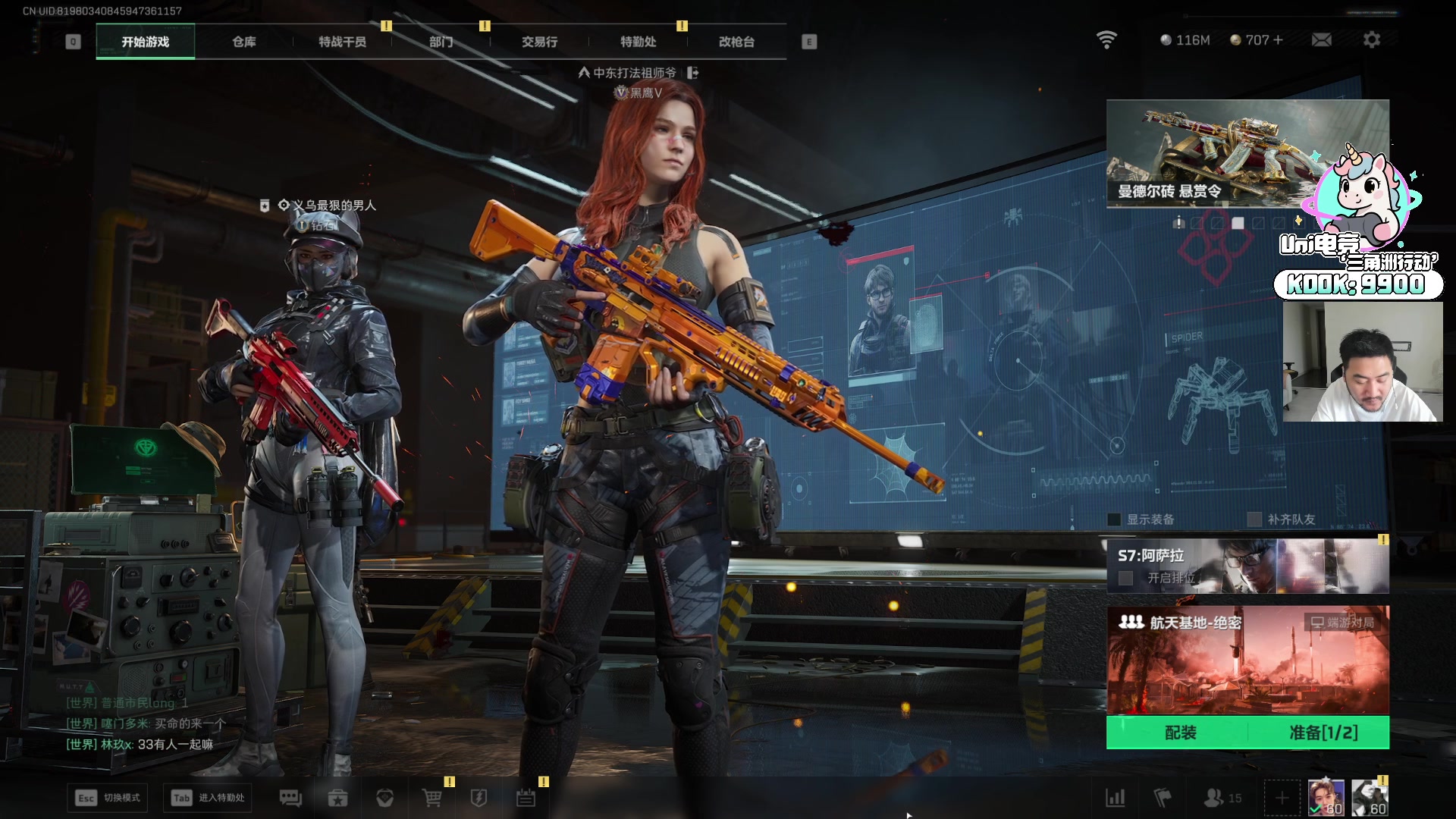Open the 配装 loadout button
Image resolution: width=1456 pixels, height=819 pixels.
point(1180,733)
